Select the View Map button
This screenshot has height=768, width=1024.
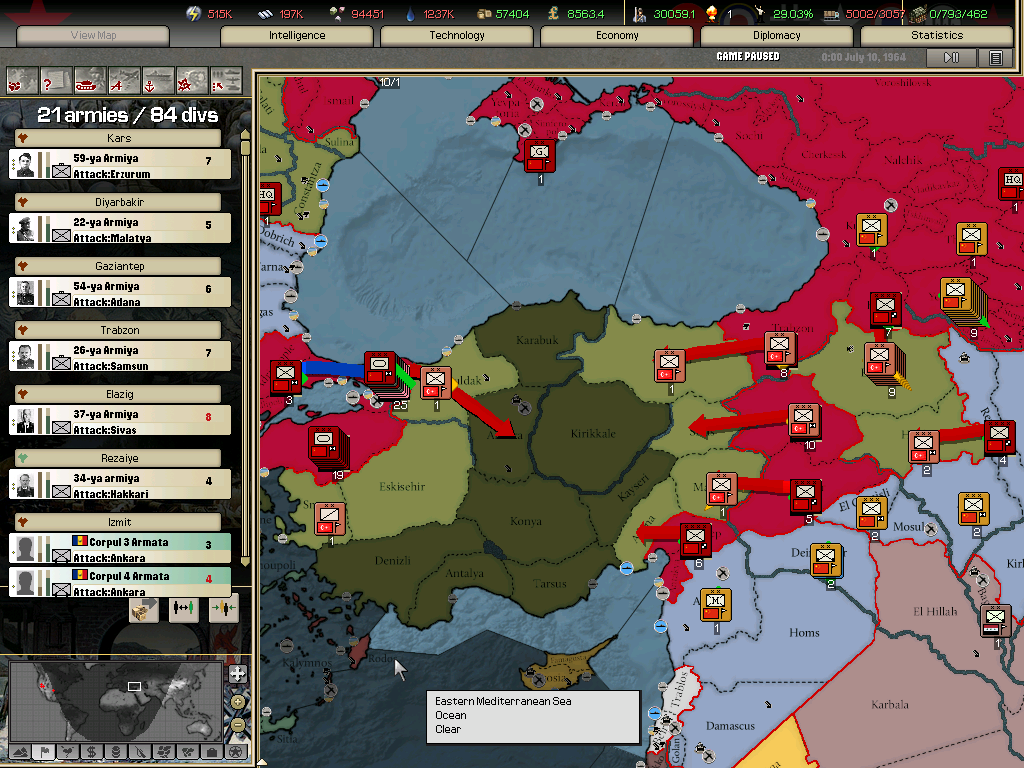[x=93, y=36]
